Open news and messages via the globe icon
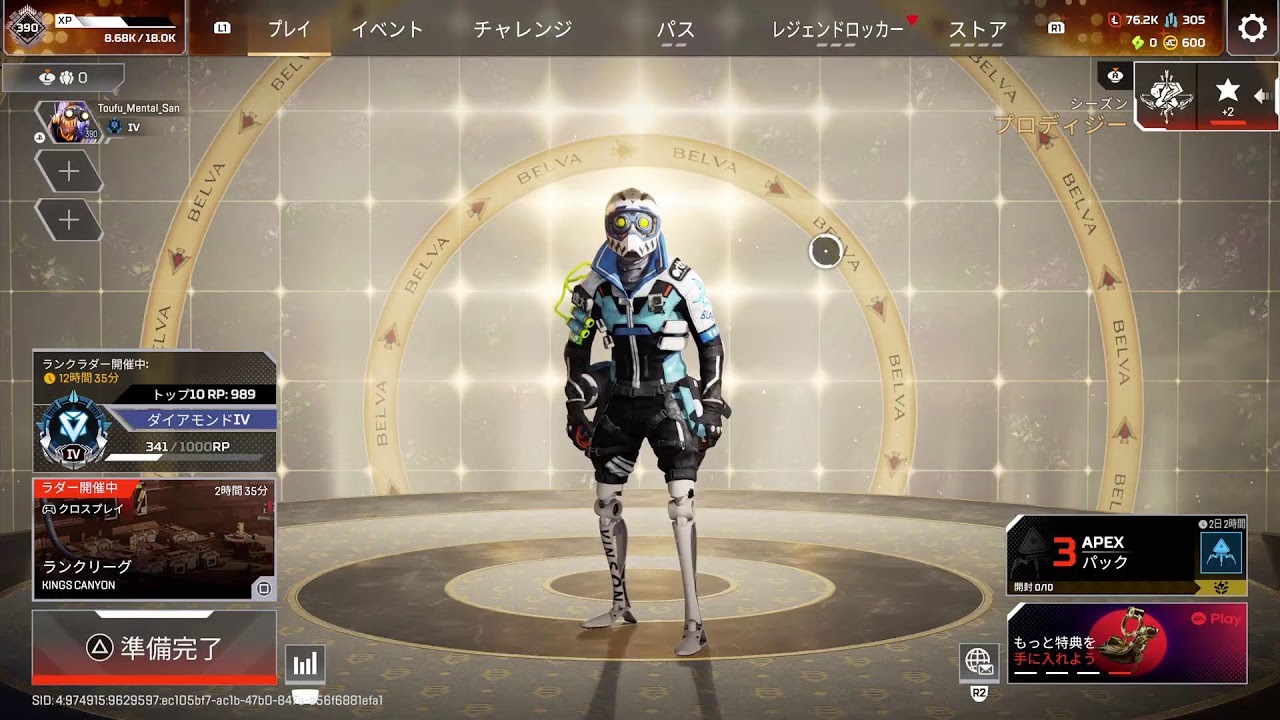 coord(977,662)
